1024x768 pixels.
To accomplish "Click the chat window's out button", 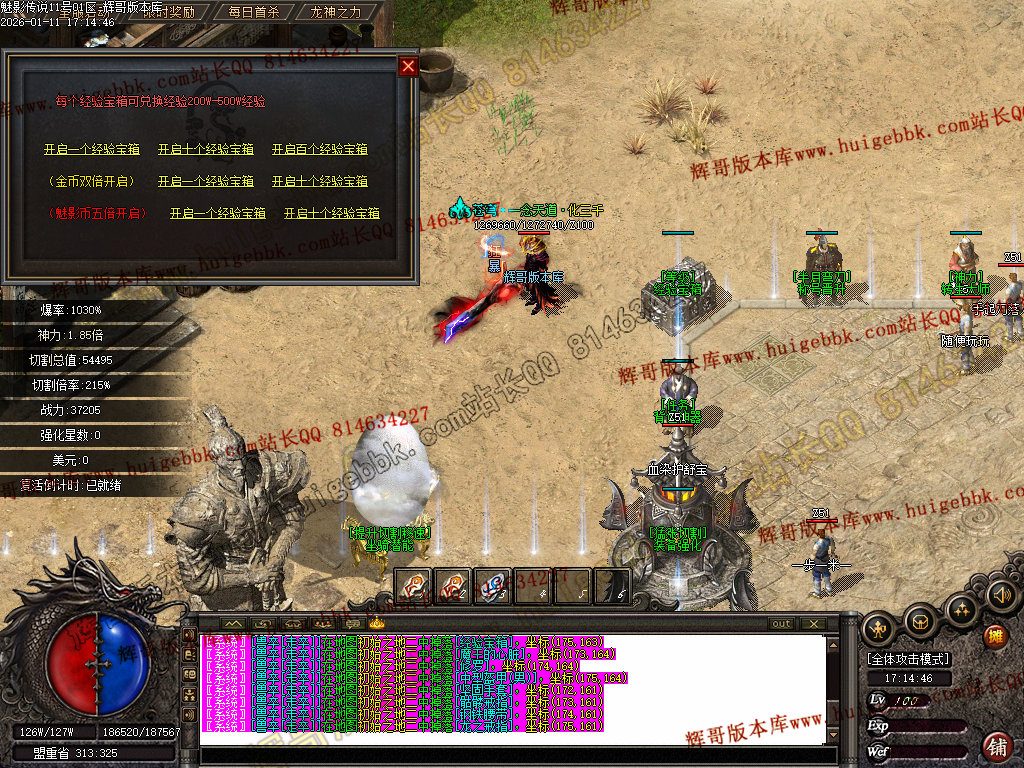I will point(781,624).
